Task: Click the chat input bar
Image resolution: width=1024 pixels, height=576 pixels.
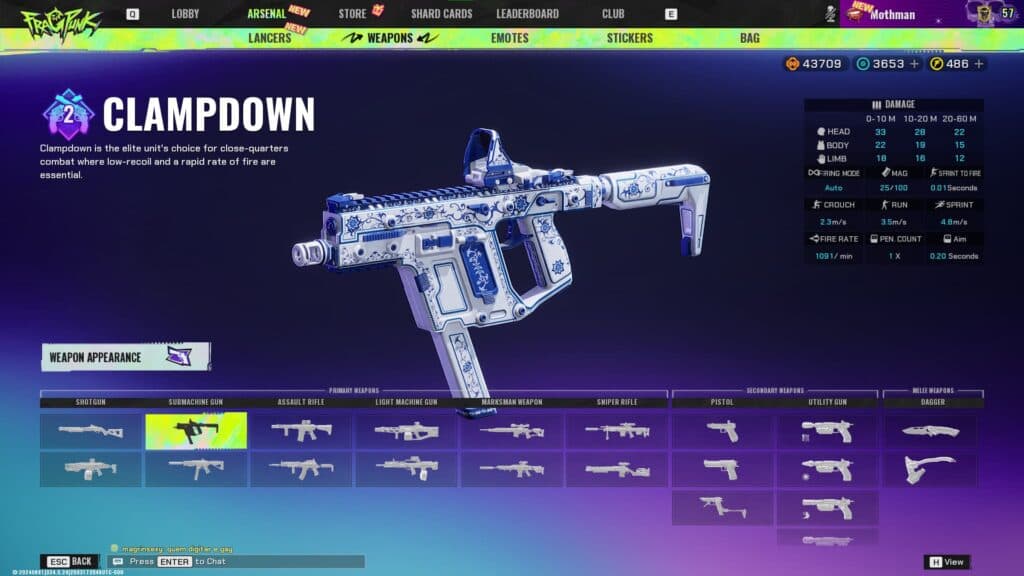Action: 238,562
